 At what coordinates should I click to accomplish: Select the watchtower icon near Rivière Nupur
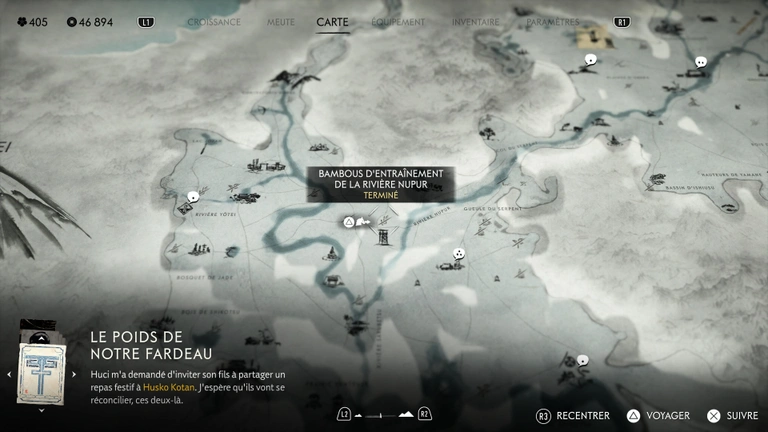tap(383, 236)
